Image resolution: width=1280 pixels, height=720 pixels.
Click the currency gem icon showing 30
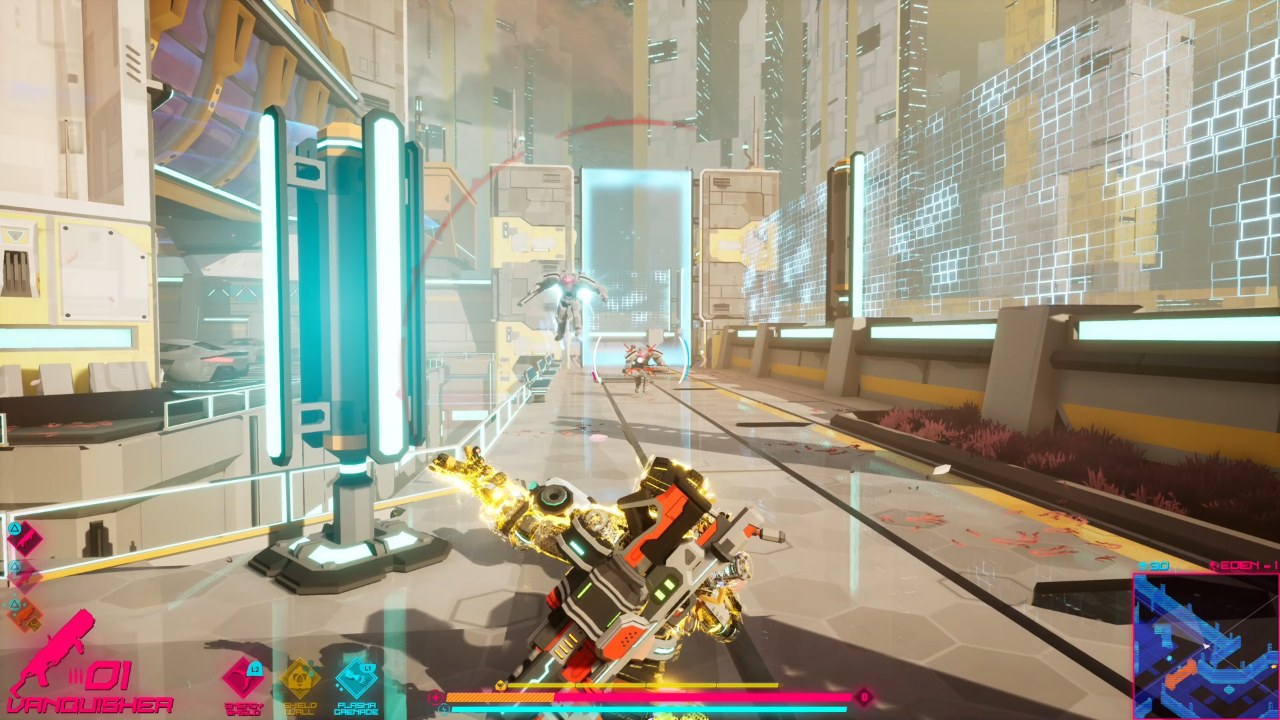[1142, 565]
